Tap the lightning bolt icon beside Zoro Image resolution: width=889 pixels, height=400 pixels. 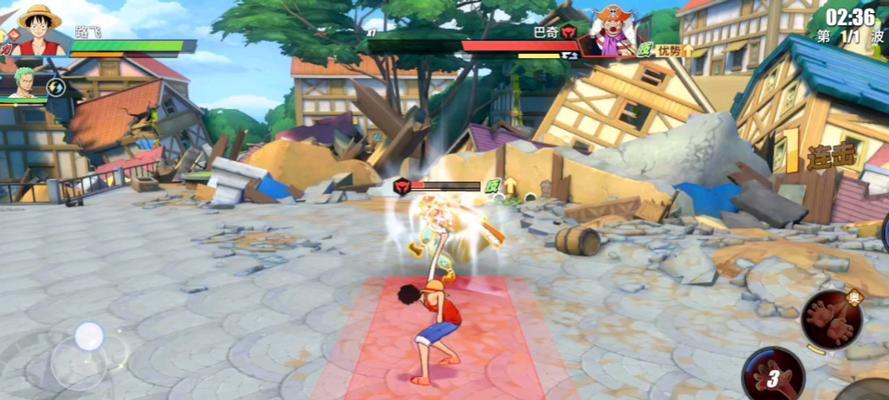56,87
